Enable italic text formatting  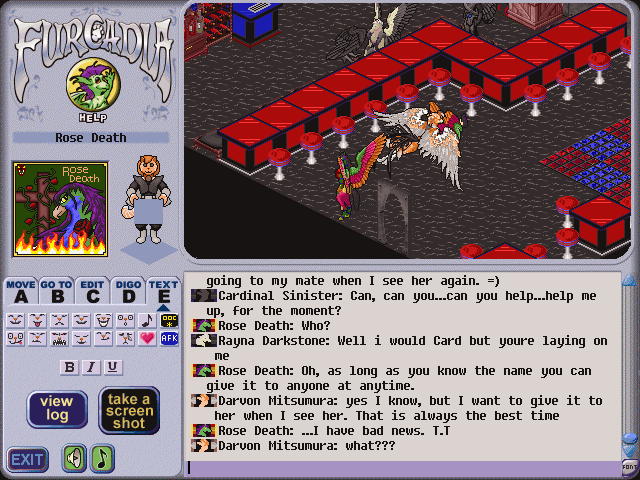coord(91,367)
